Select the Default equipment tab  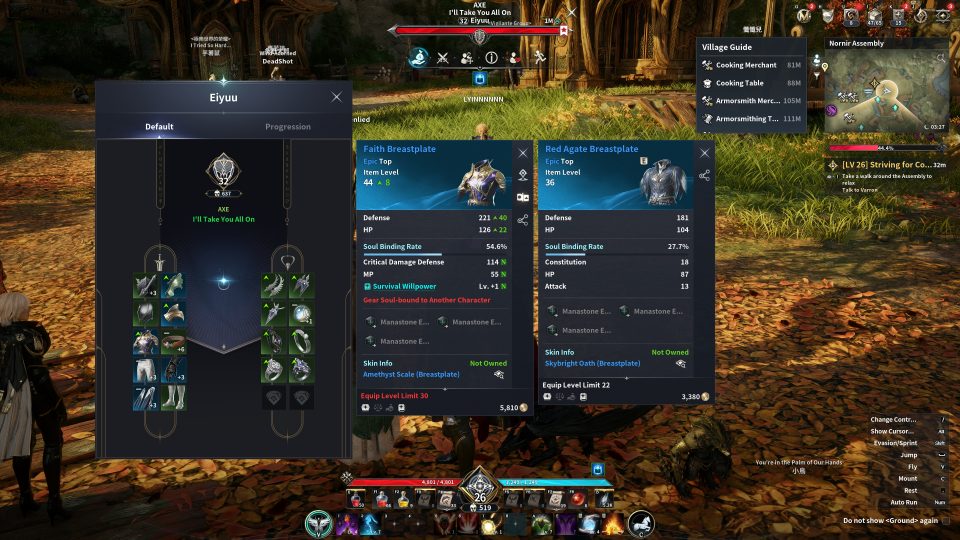click(x=159, y=127)
